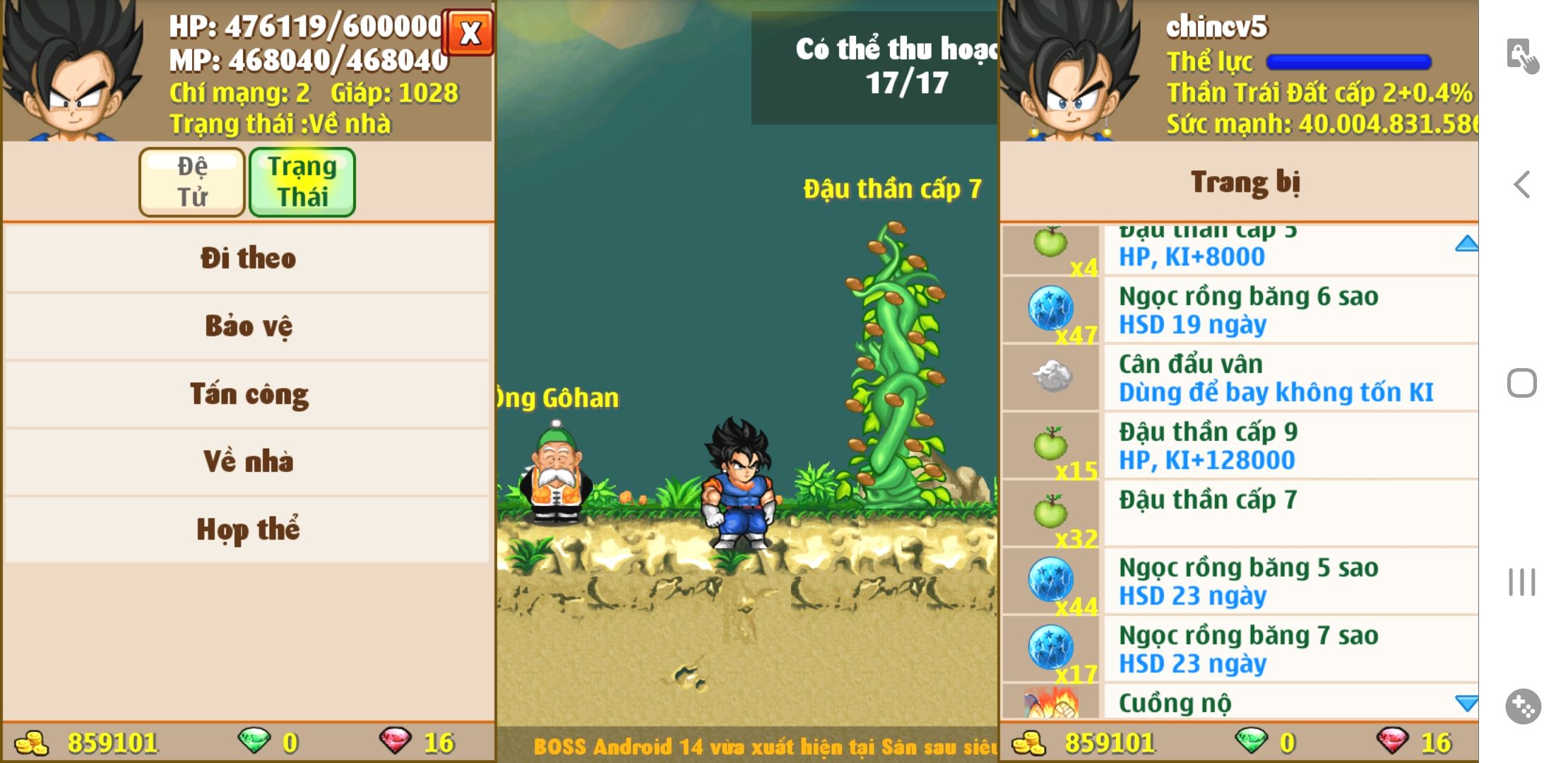
Task: Select the Về nhà option
Action: 247,461
